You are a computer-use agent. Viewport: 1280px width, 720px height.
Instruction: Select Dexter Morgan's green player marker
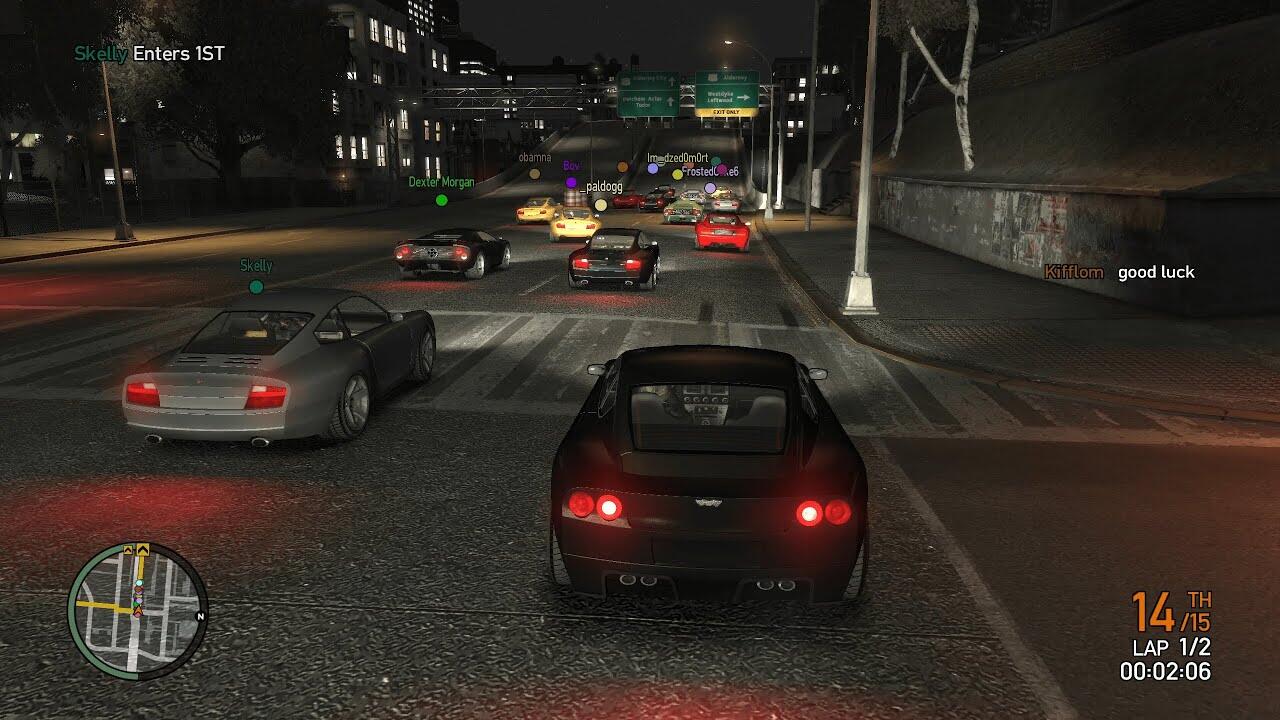click(441, 200)
